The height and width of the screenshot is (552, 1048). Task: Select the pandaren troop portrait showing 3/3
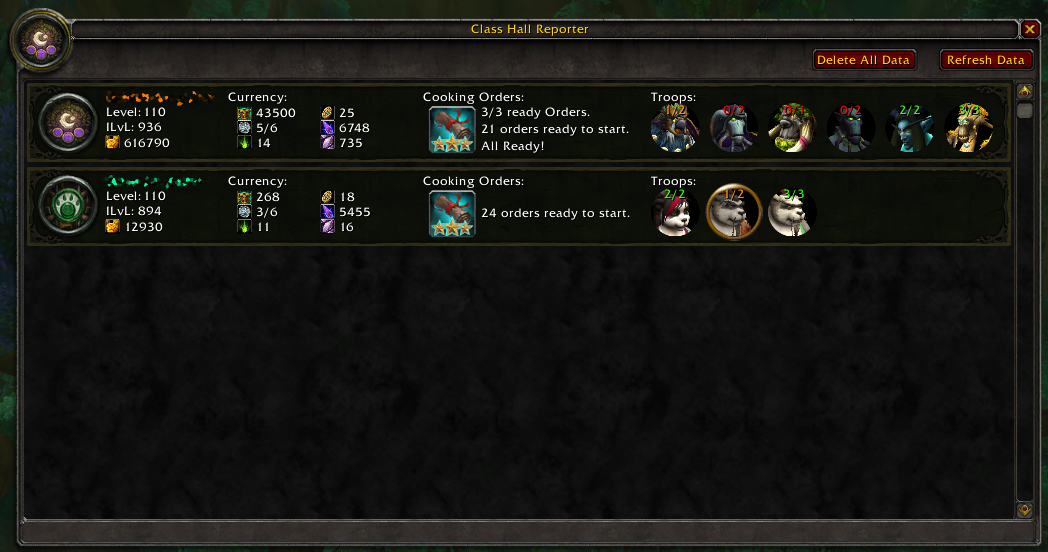792,212
